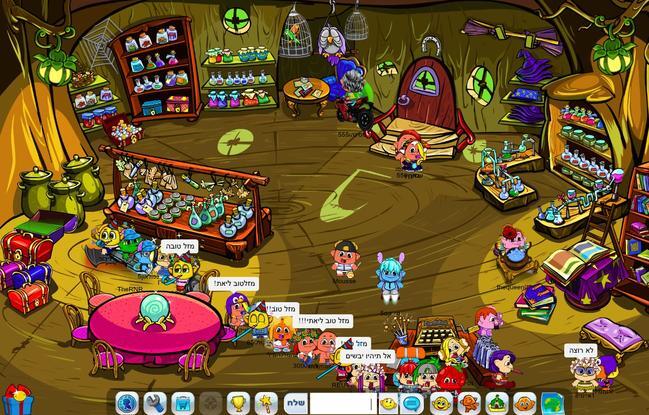Click the blue badge toolbar icon
This screenshot has height=415, width=649.
point(126,403)
